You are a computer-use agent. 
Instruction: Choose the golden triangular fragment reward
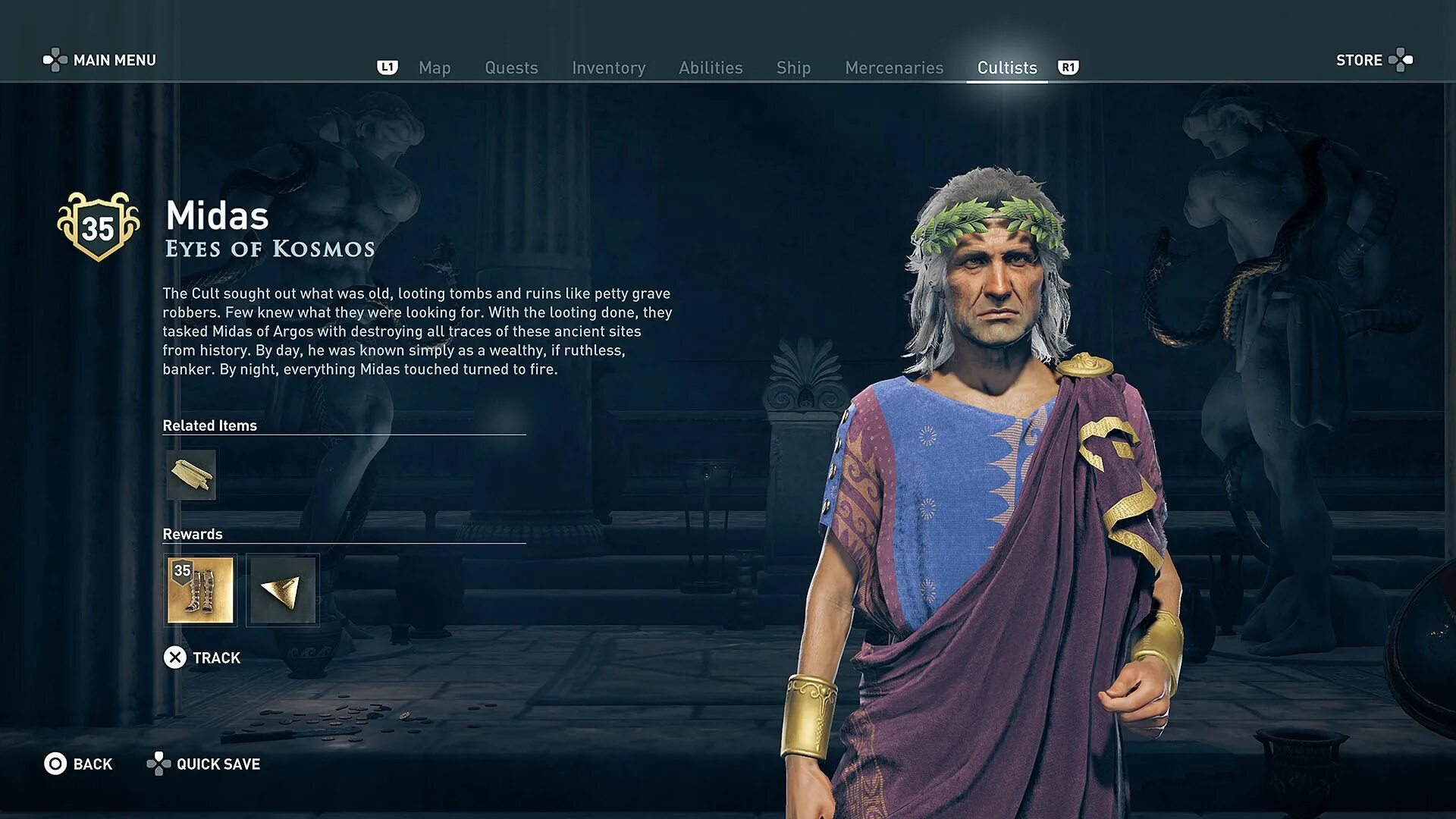coord(282,590)
